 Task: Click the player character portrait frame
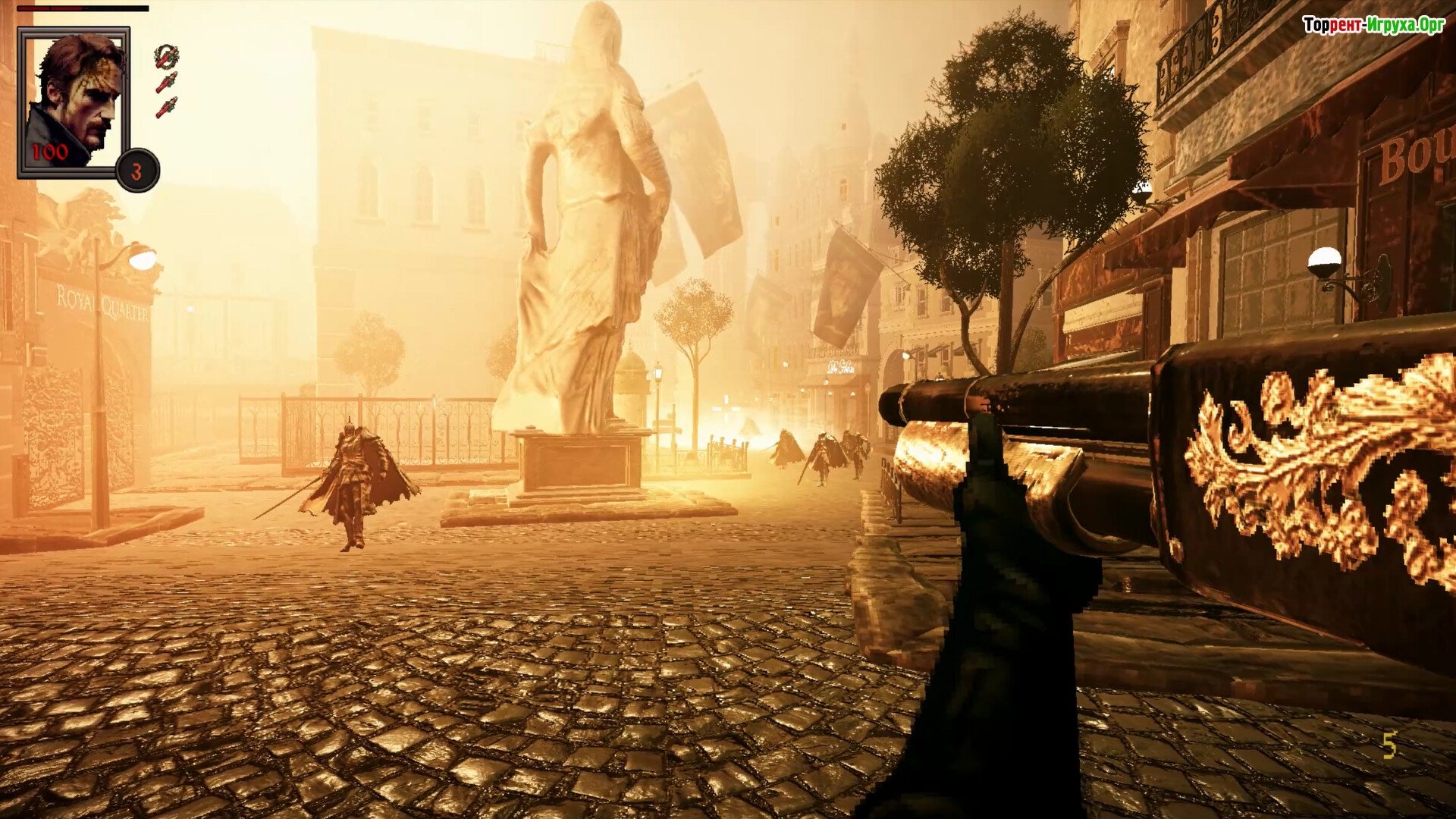(74, 102)
